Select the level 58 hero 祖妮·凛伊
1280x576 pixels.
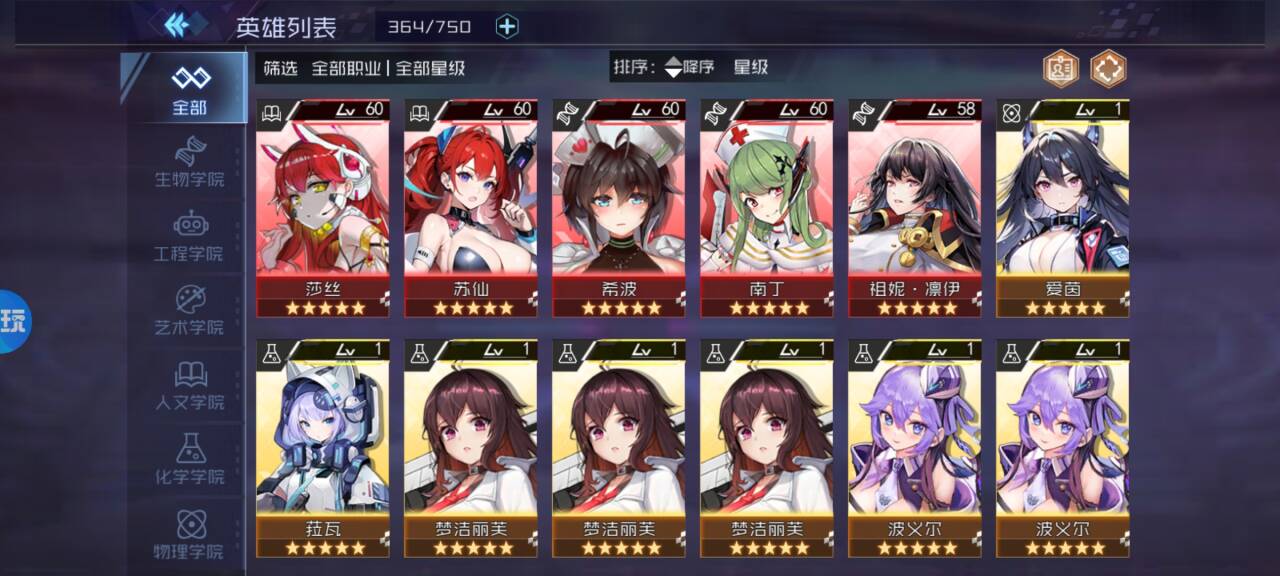pos(914,208)
